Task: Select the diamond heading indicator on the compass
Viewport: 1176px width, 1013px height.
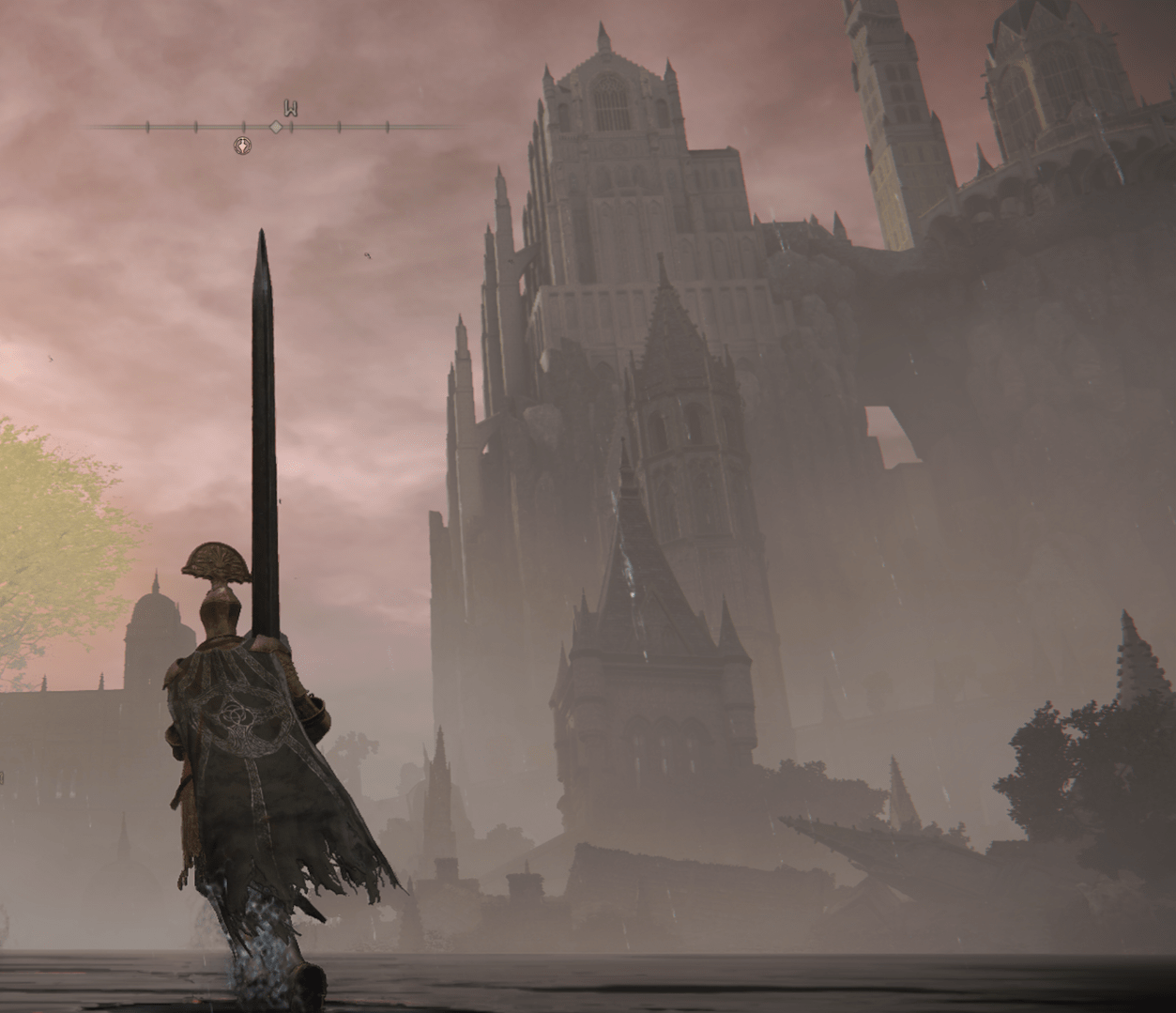Action: (x=276, y=127)
